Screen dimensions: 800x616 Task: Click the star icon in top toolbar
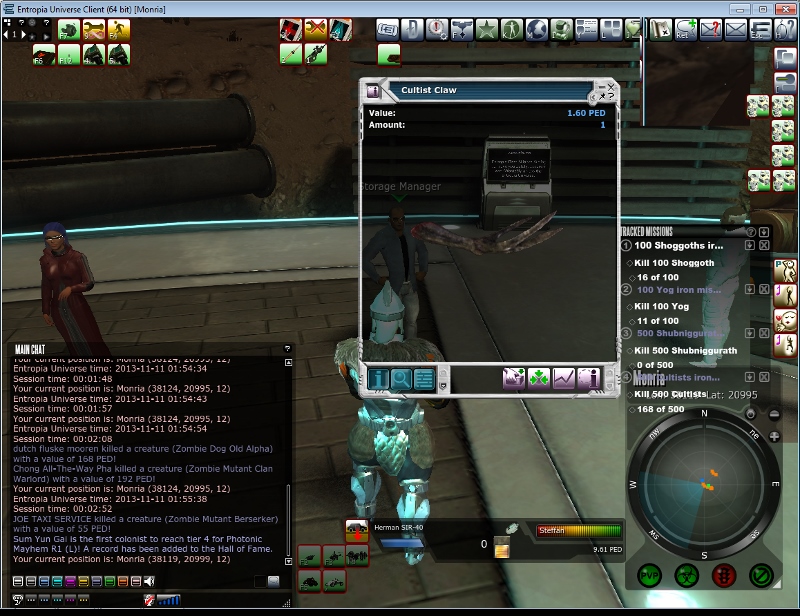[x=488, y=29]
